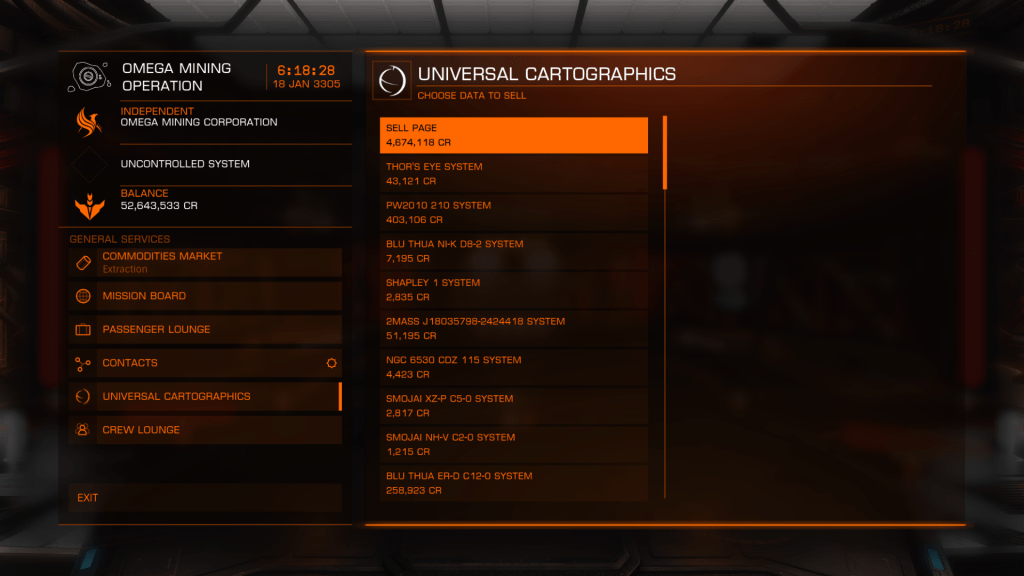Sell PW2010 210 System data
1024x576 pixels.
pos(514,212)
